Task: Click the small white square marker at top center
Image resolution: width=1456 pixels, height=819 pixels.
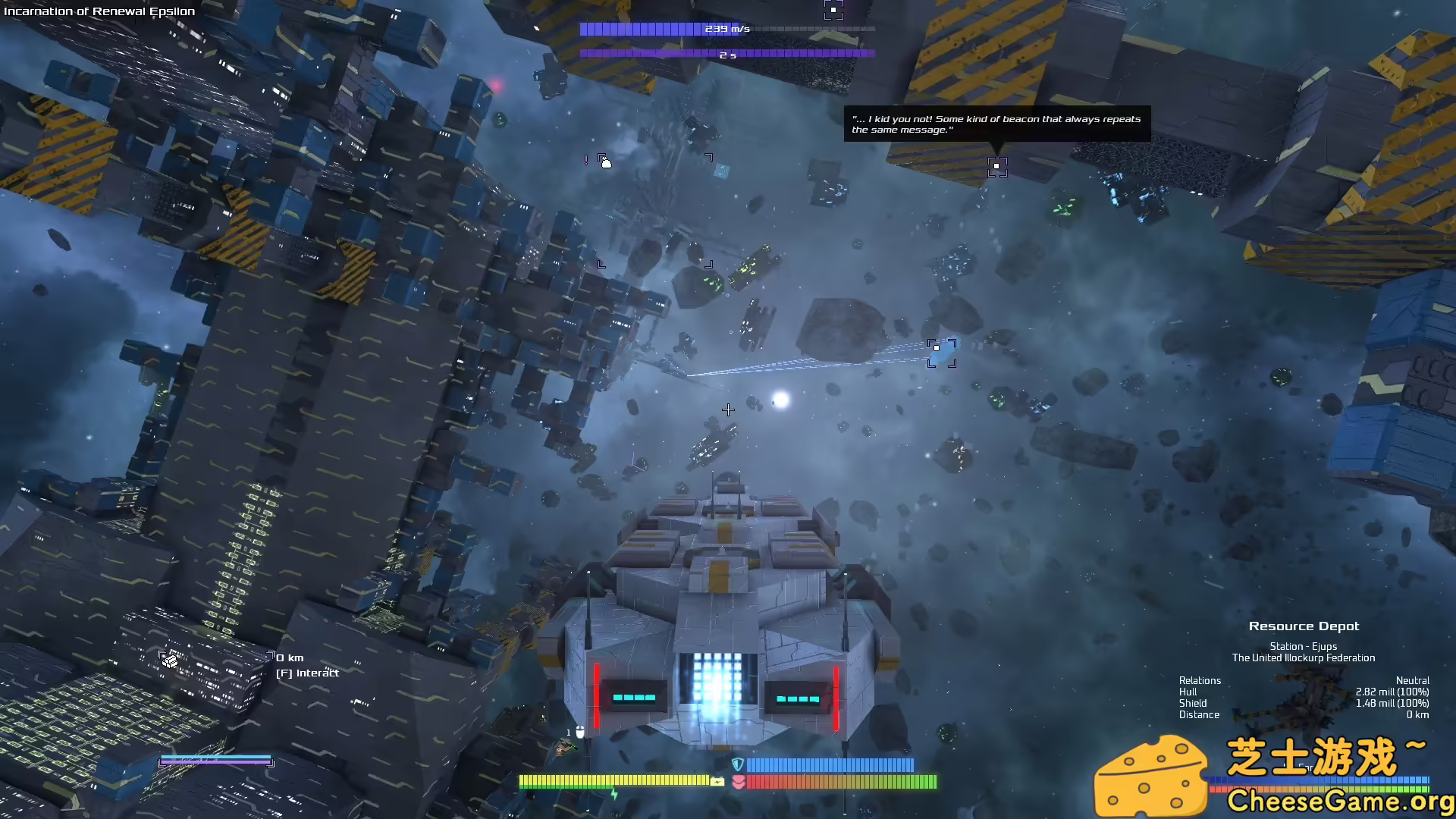Action: point(834,10)
